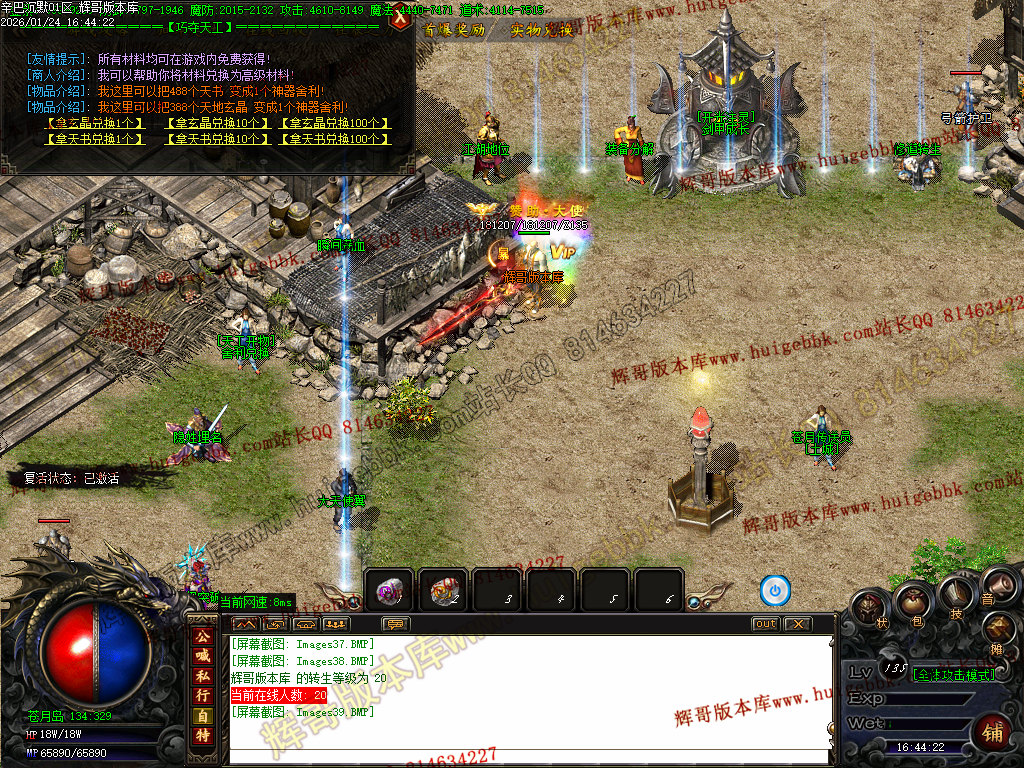Close the 巧夺天工 merchant dialog

click(402, 17)
